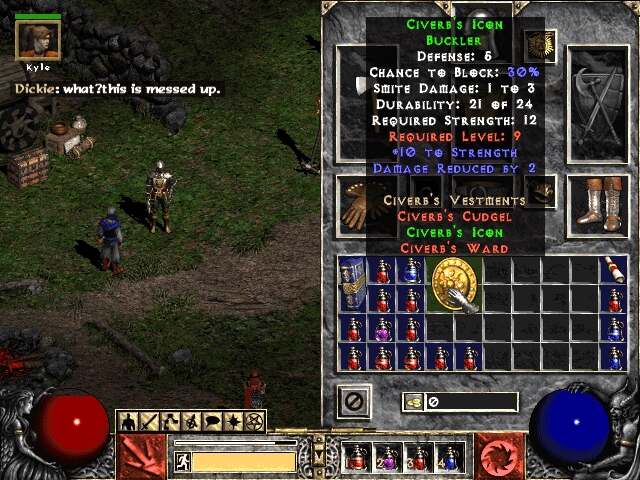Toggle the run/walk button
This screenshot has height=480, width=640.
click(x=183, y=461)
